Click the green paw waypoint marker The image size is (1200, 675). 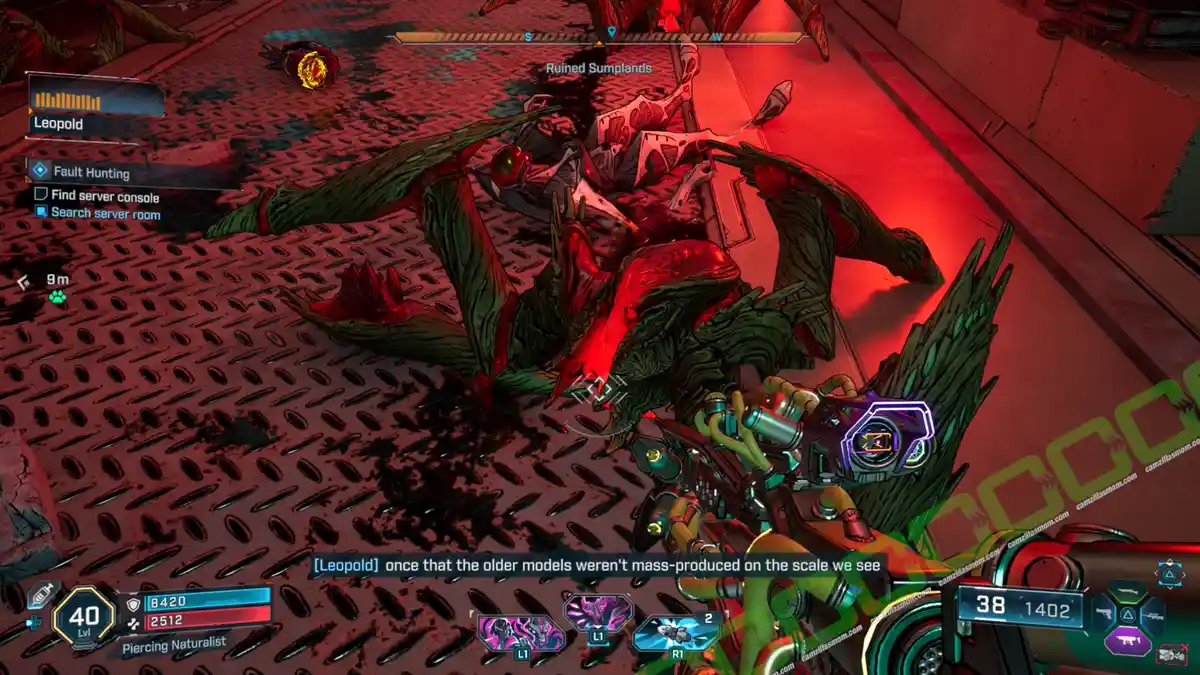56,298
